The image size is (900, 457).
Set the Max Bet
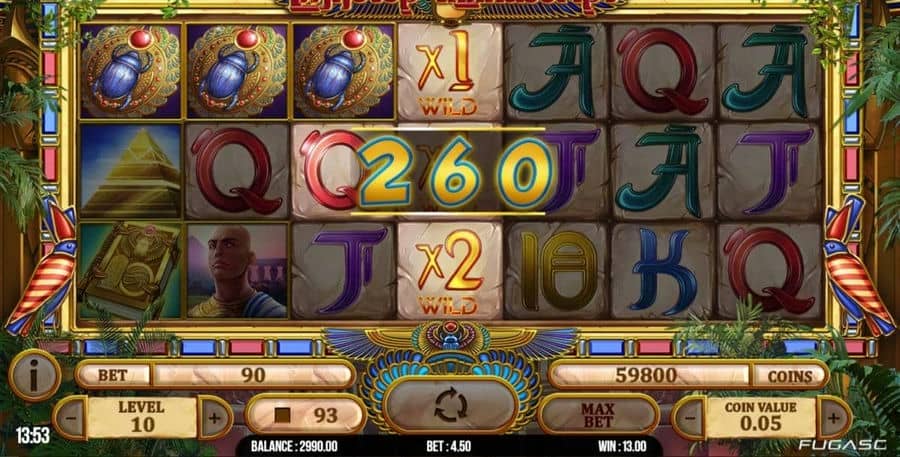tap(597, 413)
